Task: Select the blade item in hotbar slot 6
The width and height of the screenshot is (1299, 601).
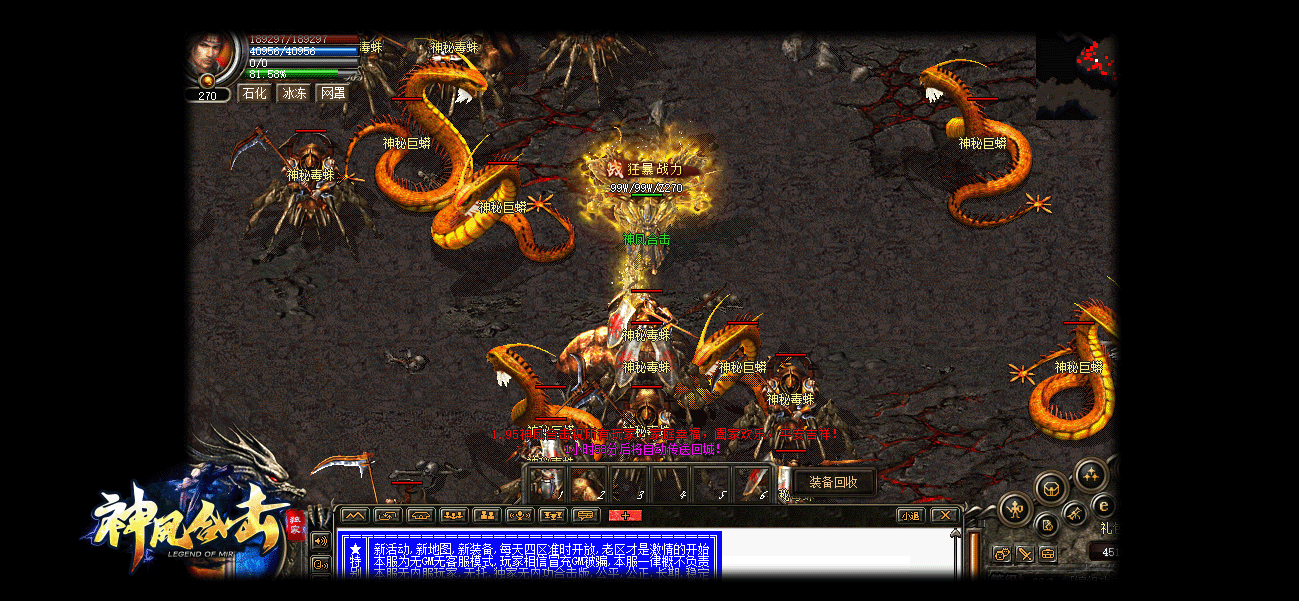Action: click(x=750, y=484)
